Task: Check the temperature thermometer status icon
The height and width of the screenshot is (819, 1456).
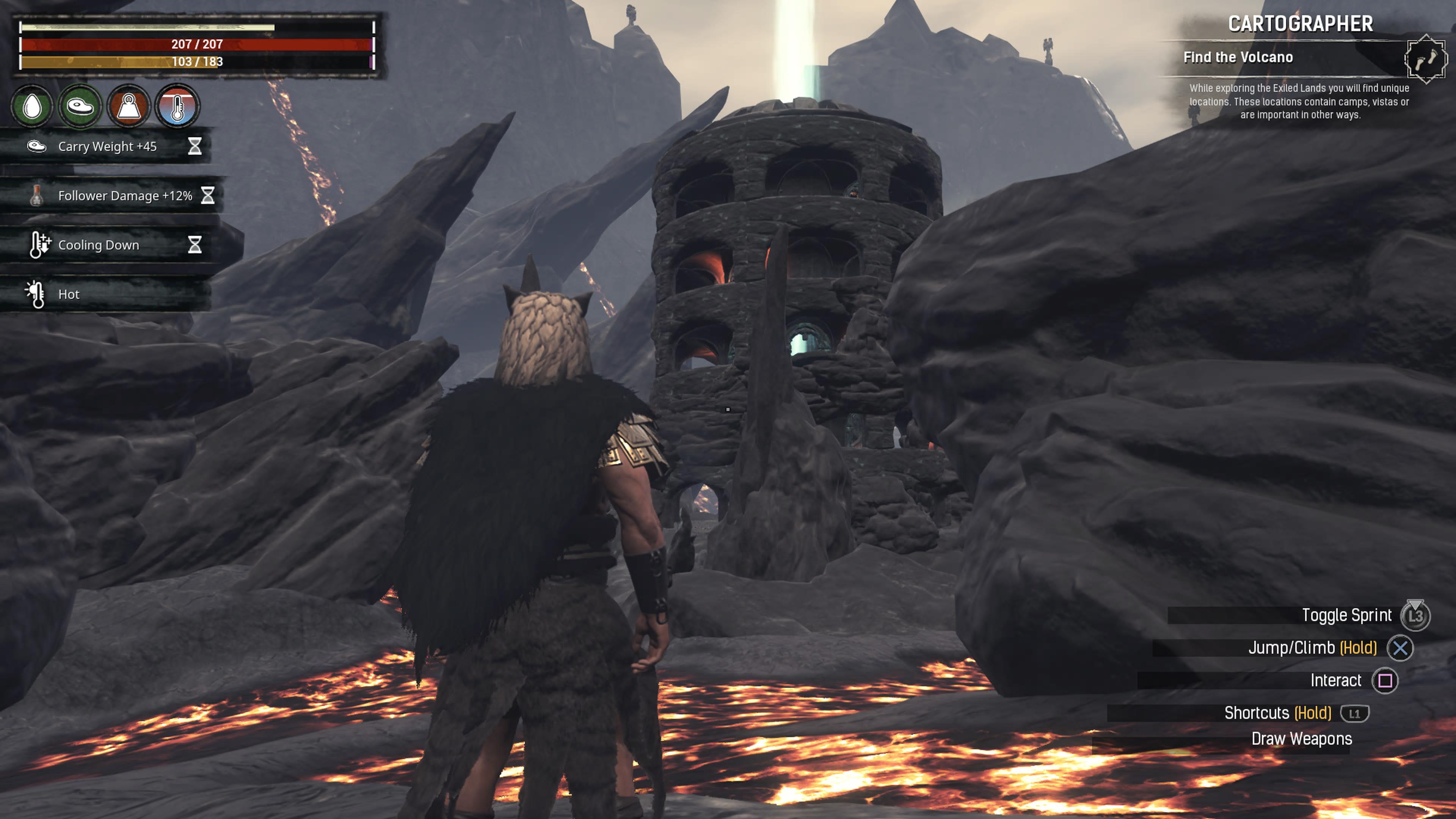Action: pos(177,106)
